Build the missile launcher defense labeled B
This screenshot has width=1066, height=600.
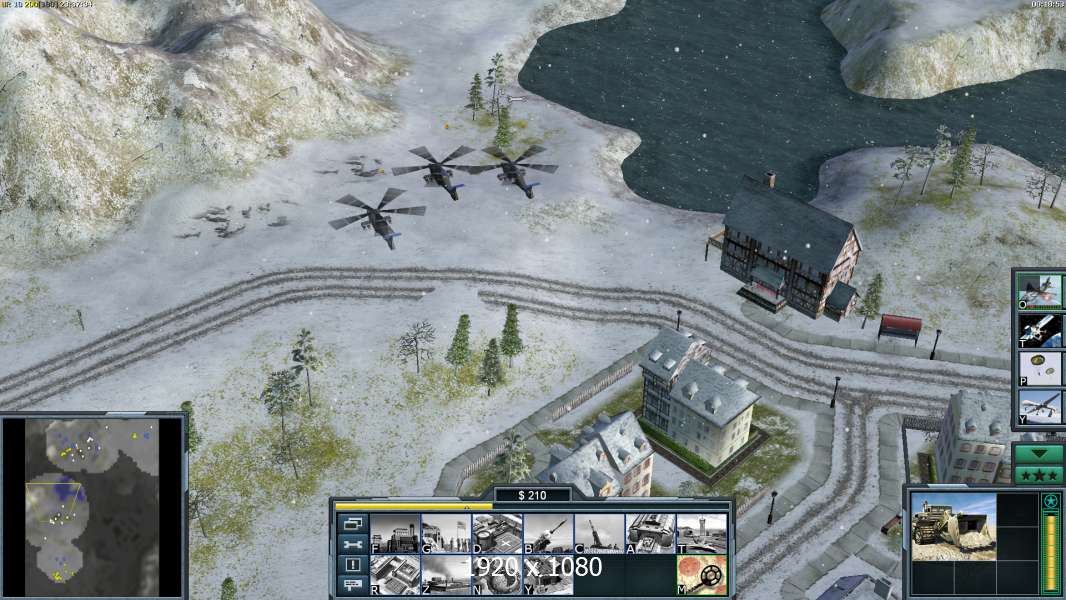pos(548,534)
